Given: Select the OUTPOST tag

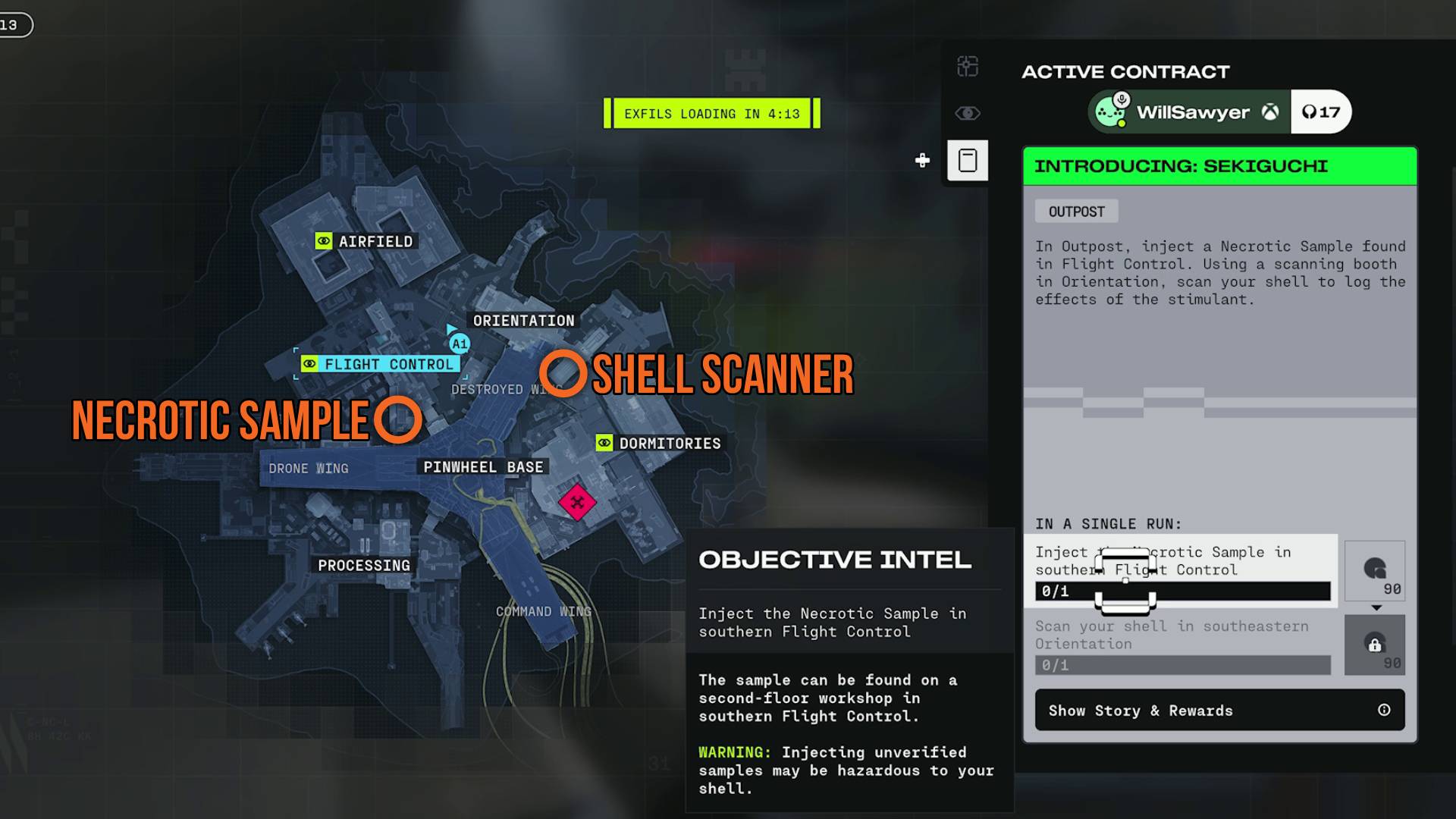Looking at the screenshot, I should [x=1076, y=211].
